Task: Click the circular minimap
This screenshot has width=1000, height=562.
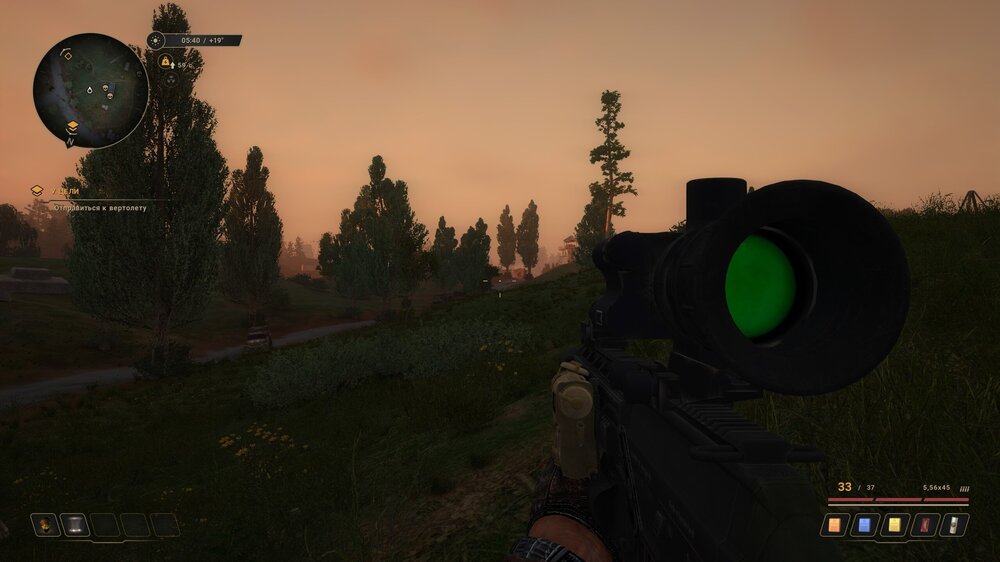Action: coord(90,90)
